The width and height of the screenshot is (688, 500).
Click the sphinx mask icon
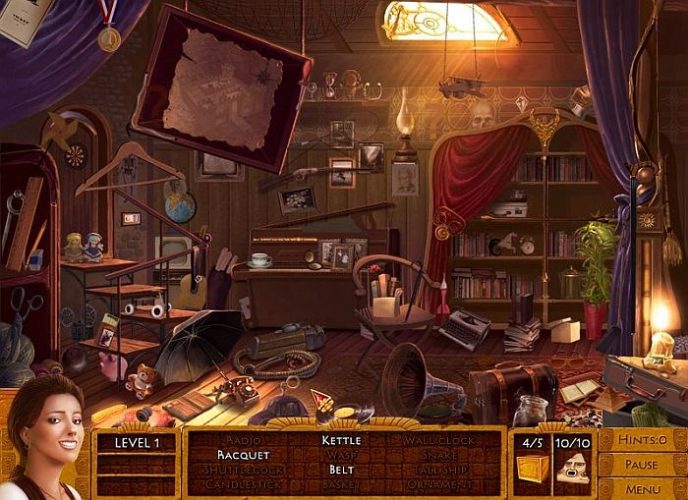pyautogui.click(x=571, y=468)
